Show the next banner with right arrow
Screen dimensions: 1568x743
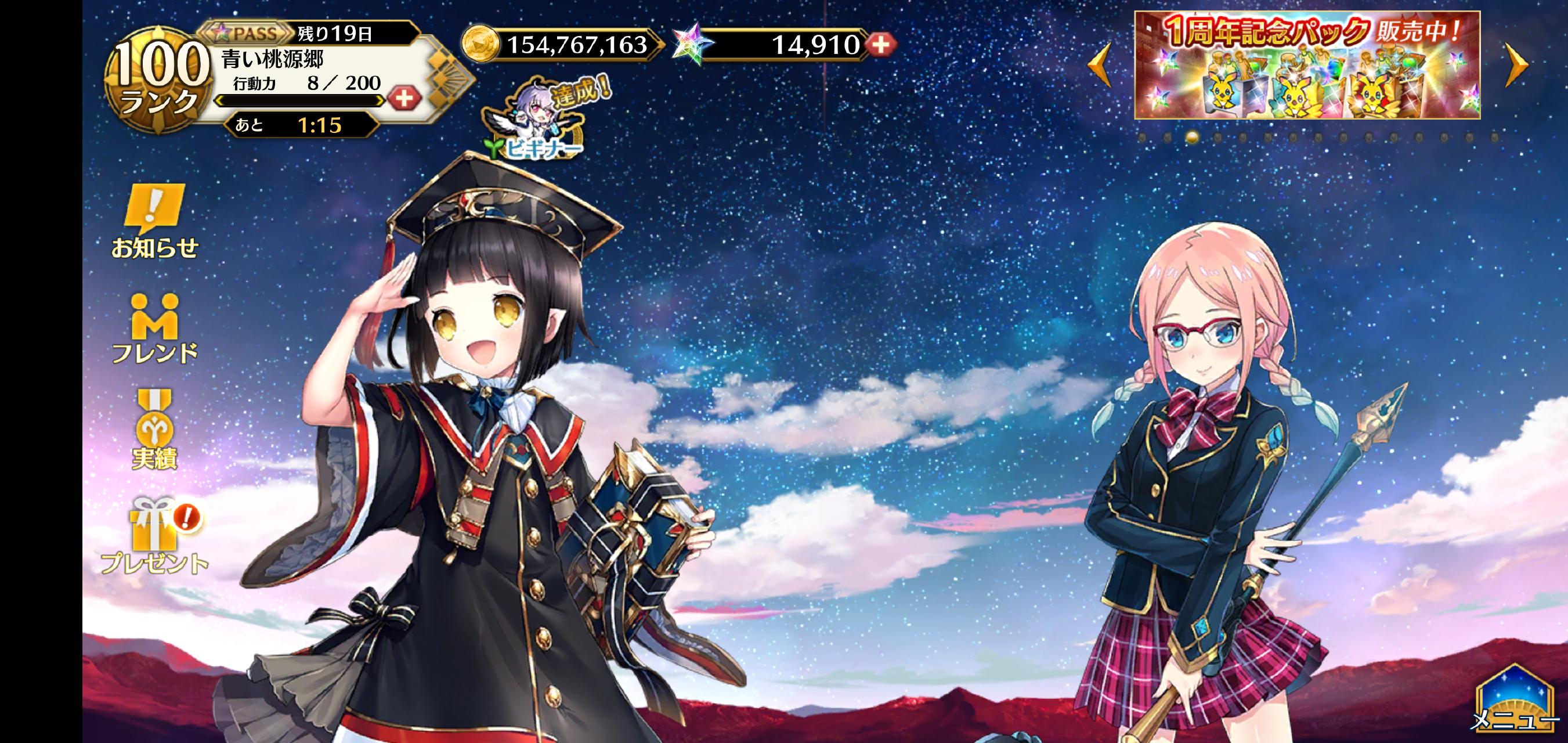coord(1517,64)
